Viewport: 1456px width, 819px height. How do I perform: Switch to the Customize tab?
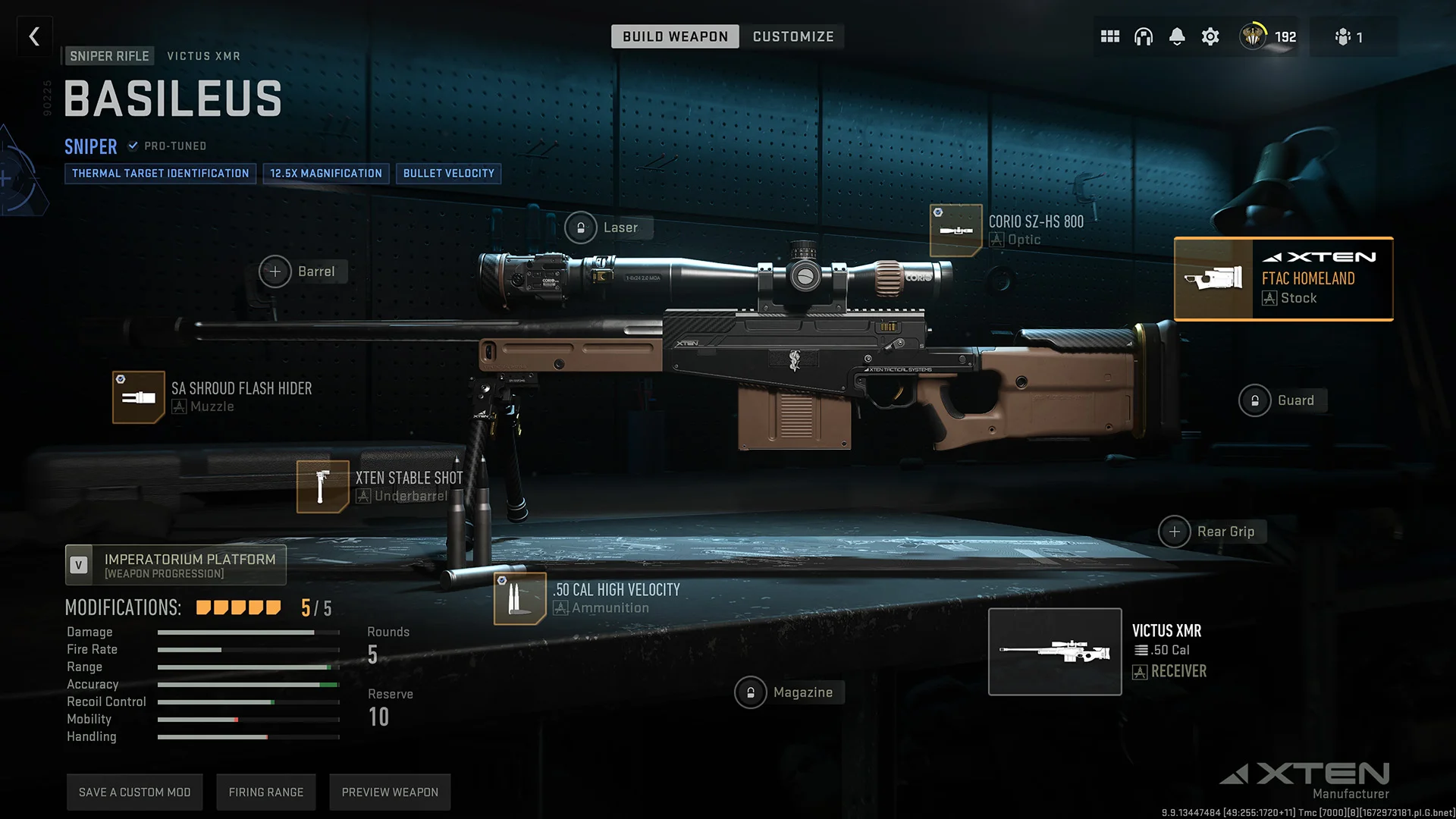coord(793,36)
